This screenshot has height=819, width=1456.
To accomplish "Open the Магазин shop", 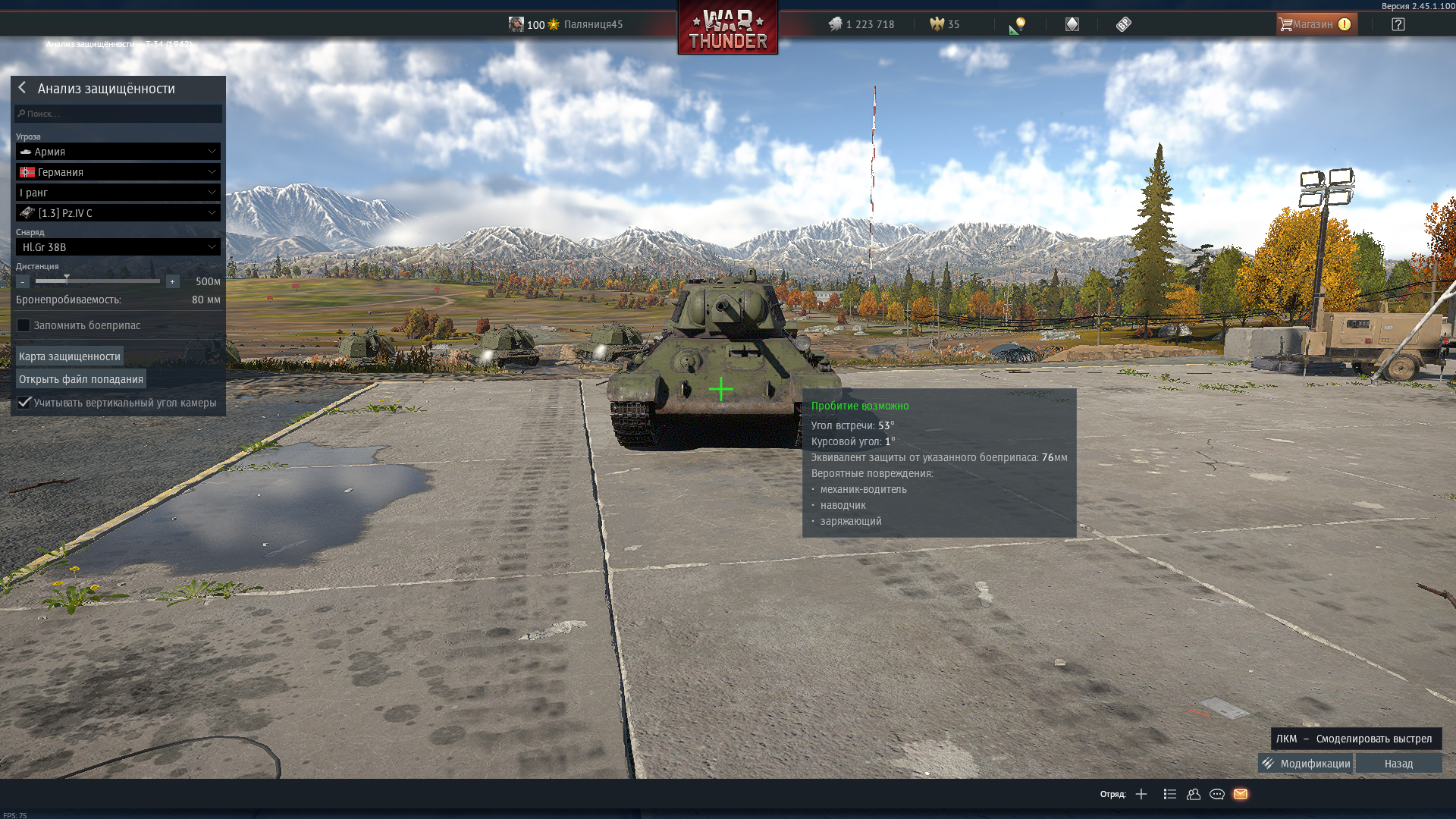I will point(1316,24).
